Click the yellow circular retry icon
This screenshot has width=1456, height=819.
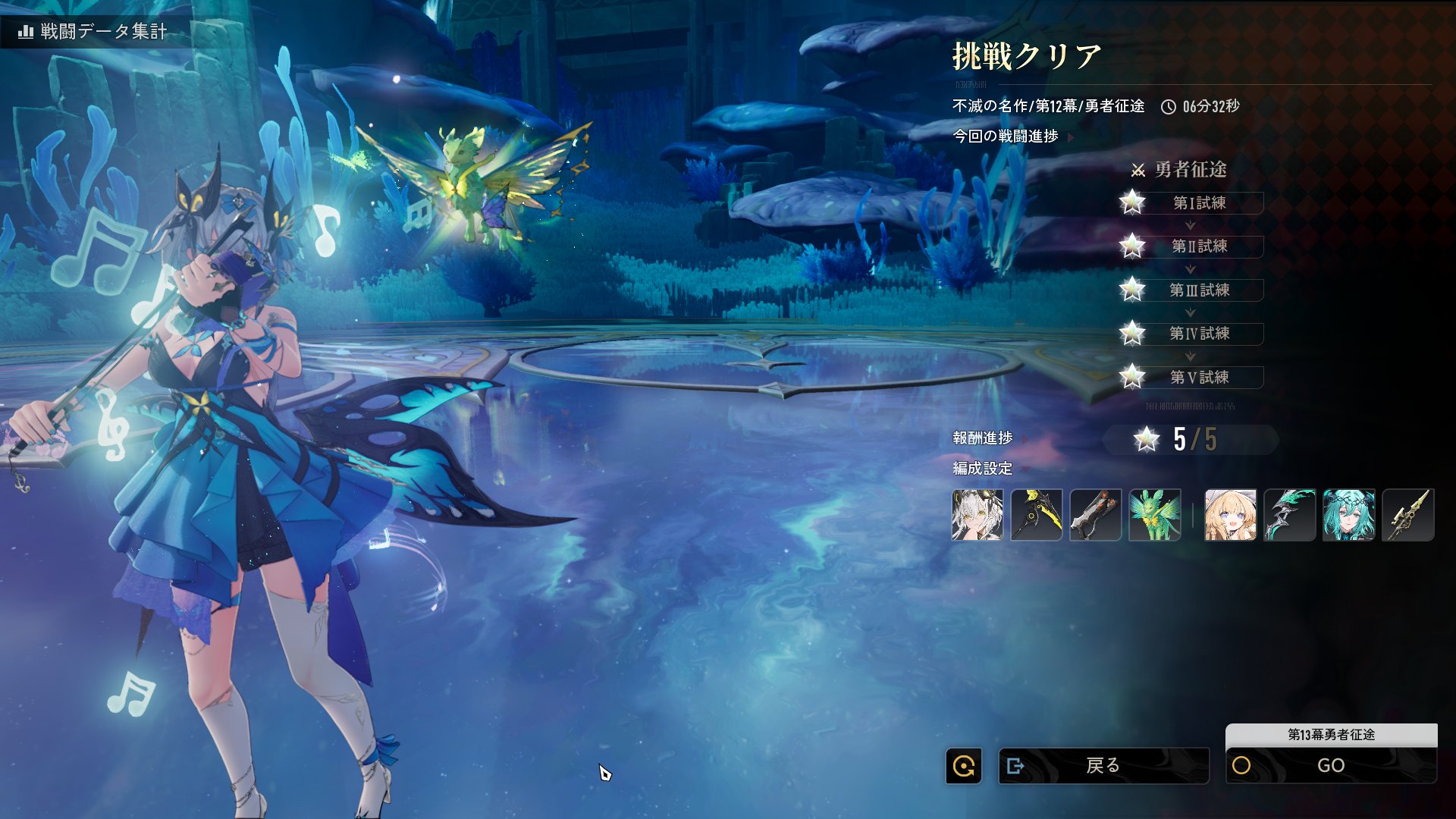(964, 766)
